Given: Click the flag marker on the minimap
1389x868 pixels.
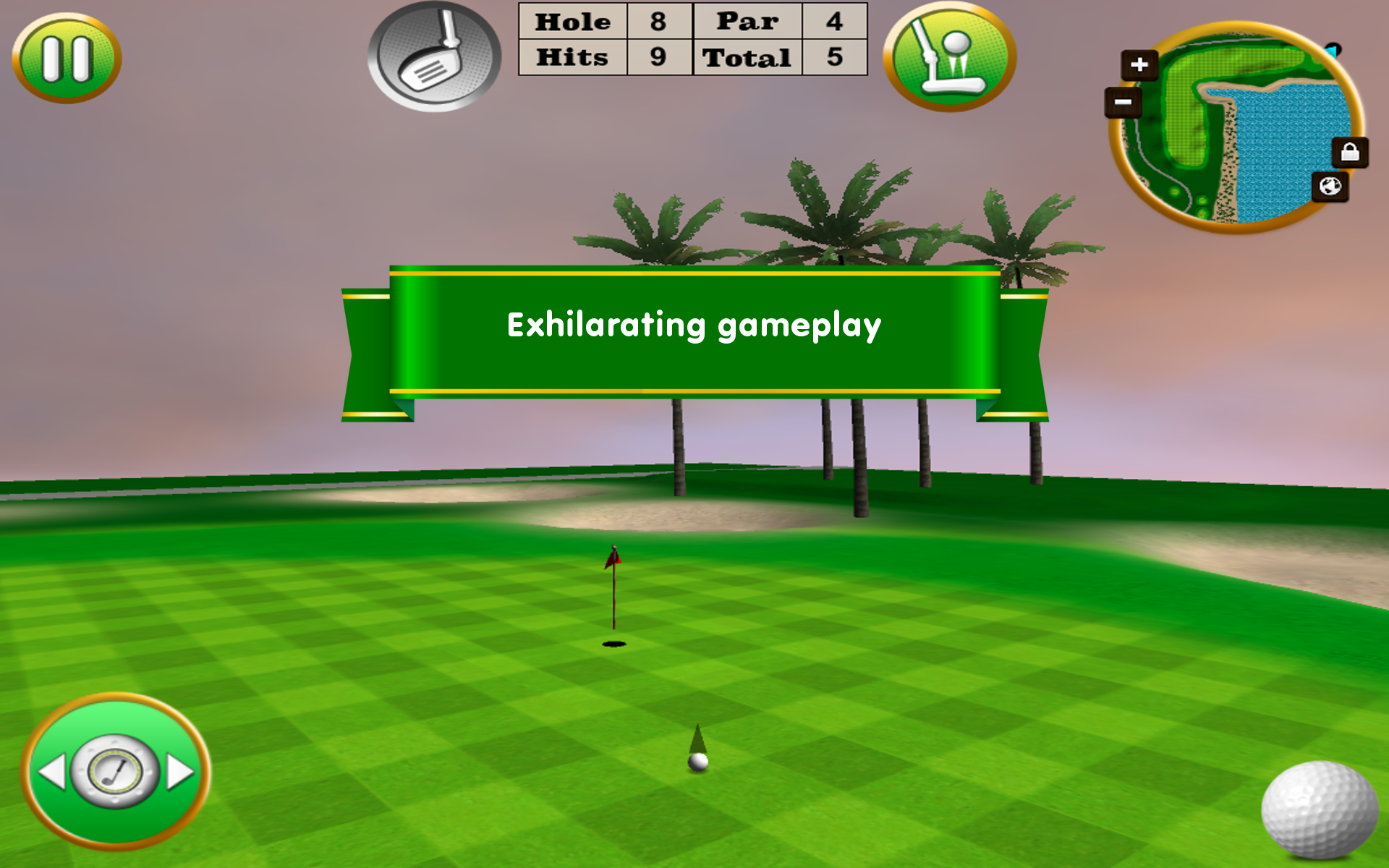Looking at the screenshot, I should 1333,51.
